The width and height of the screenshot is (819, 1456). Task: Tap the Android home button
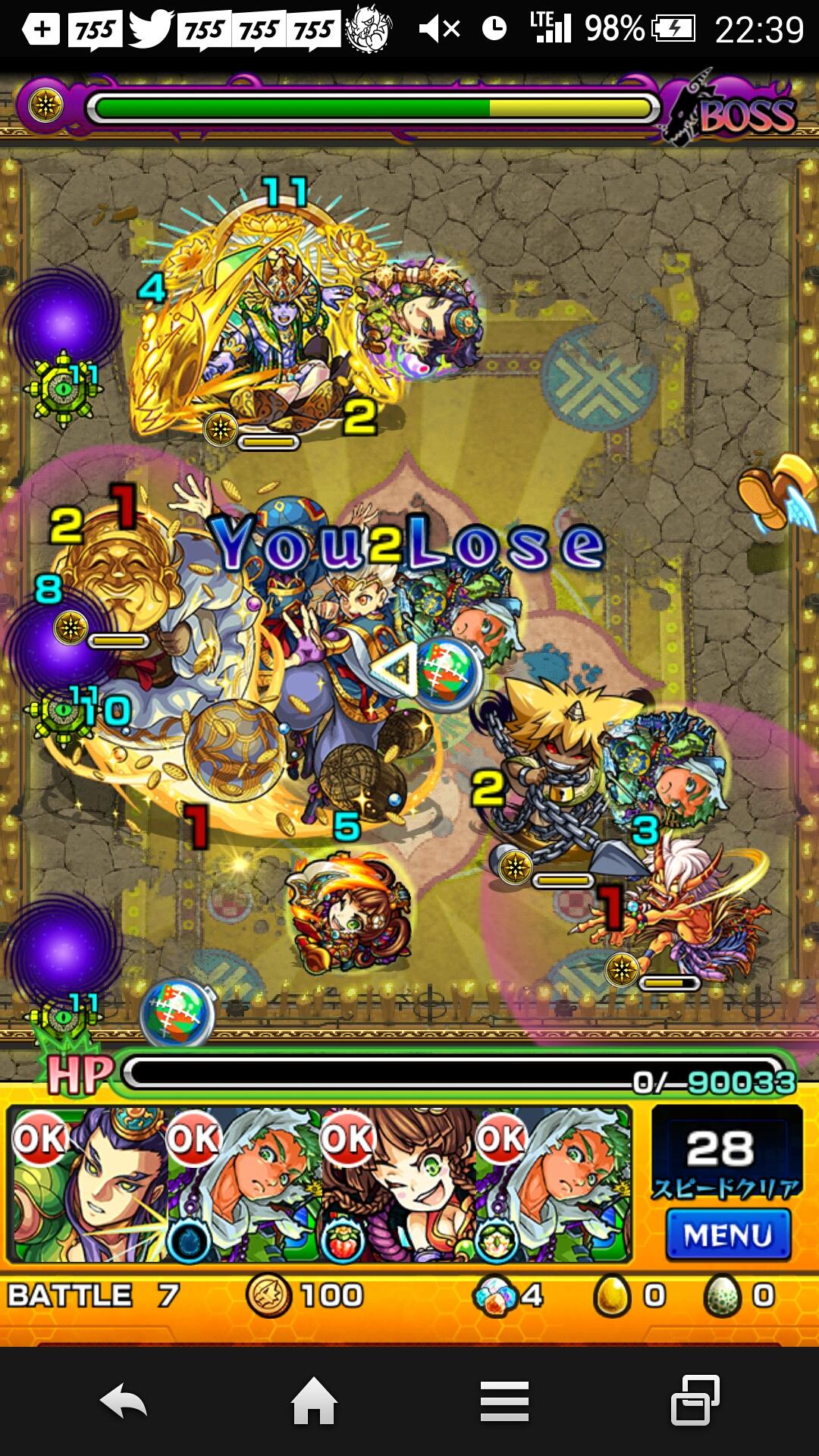(x=314, y=1401)
